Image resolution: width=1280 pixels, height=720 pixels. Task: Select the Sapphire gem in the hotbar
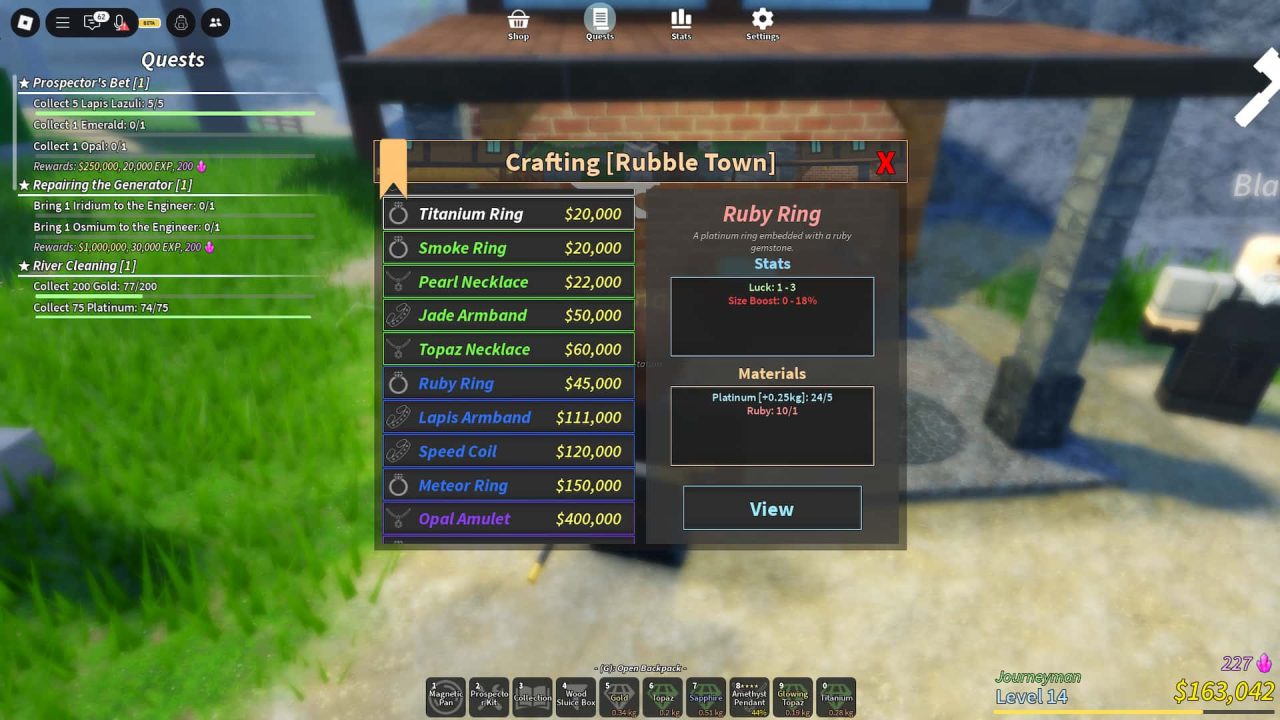(706, 696)
